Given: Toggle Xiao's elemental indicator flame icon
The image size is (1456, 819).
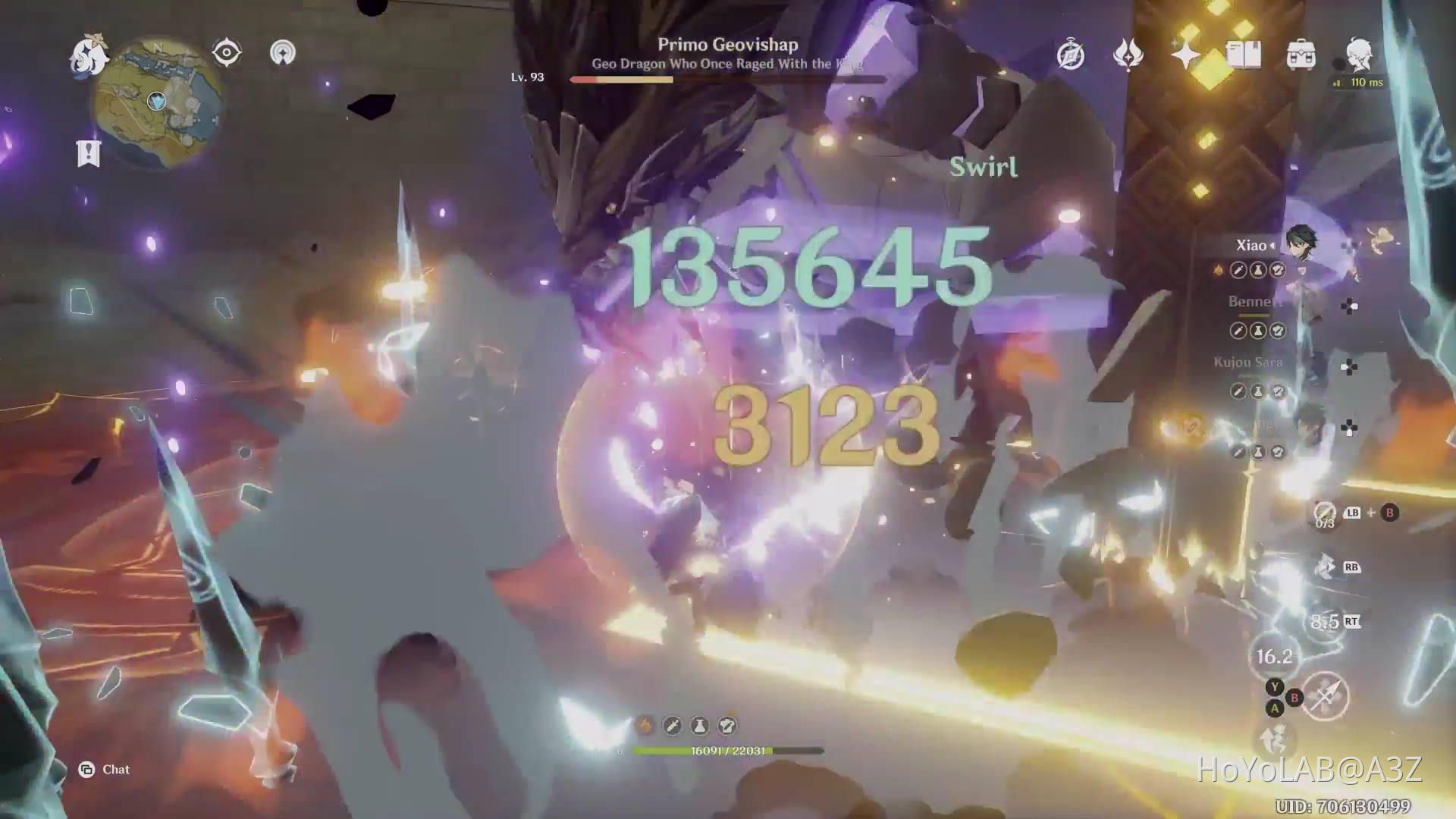Looking at the screenshot, I should coord(1219,271).
